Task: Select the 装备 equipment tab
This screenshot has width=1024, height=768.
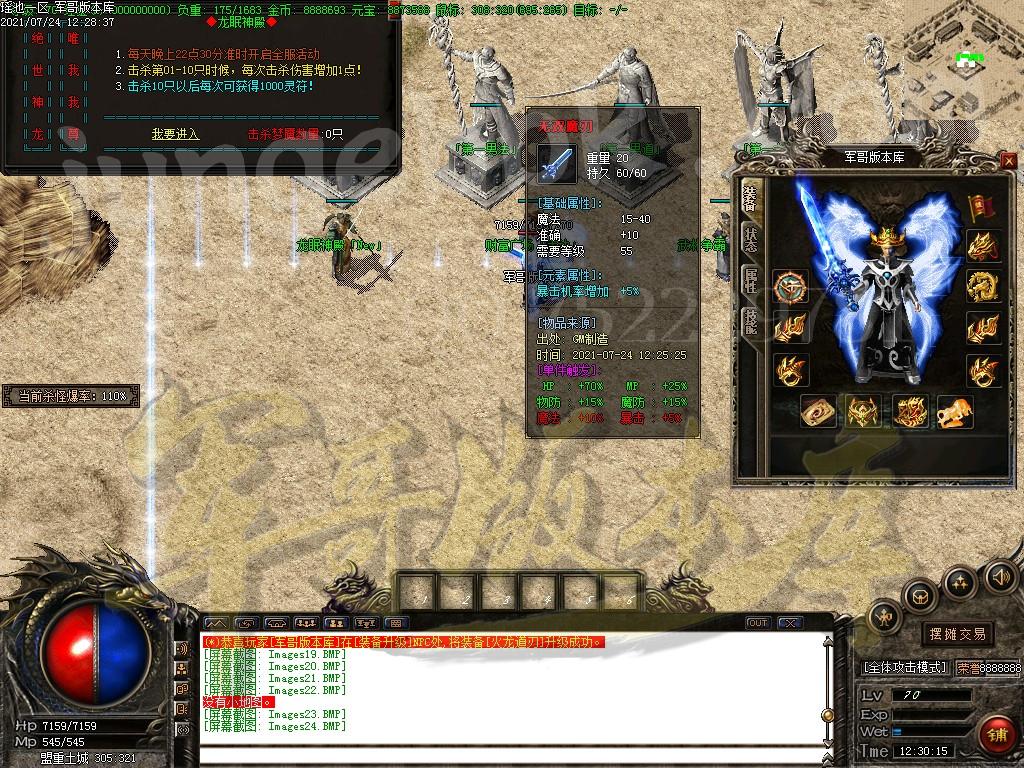Action: pyautogui.click(x=749, y=198)
